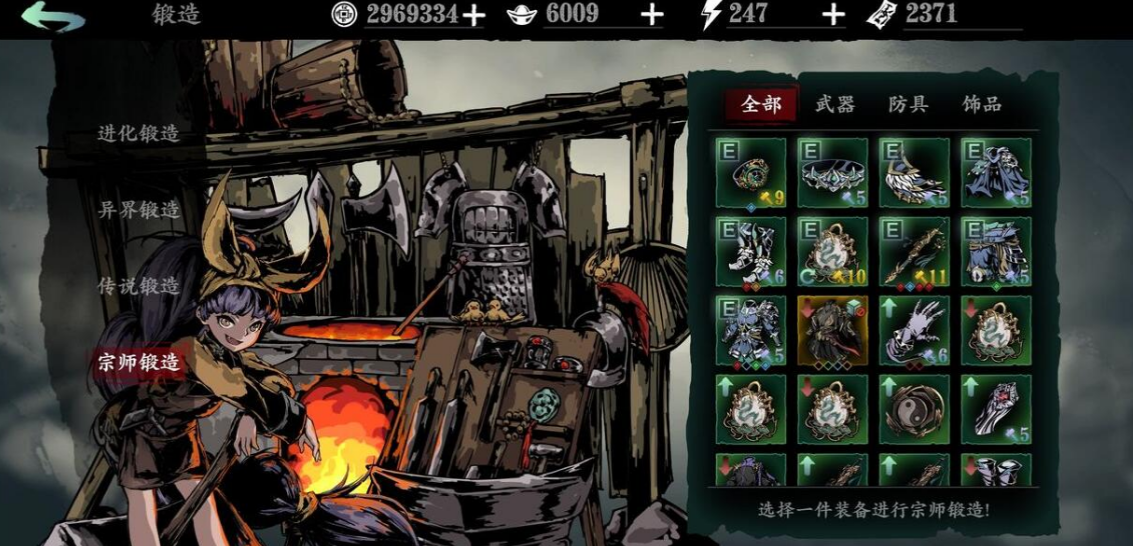Switch to the 全部 equipment tab
This screenshot has height=546, width=1133.
761,104
